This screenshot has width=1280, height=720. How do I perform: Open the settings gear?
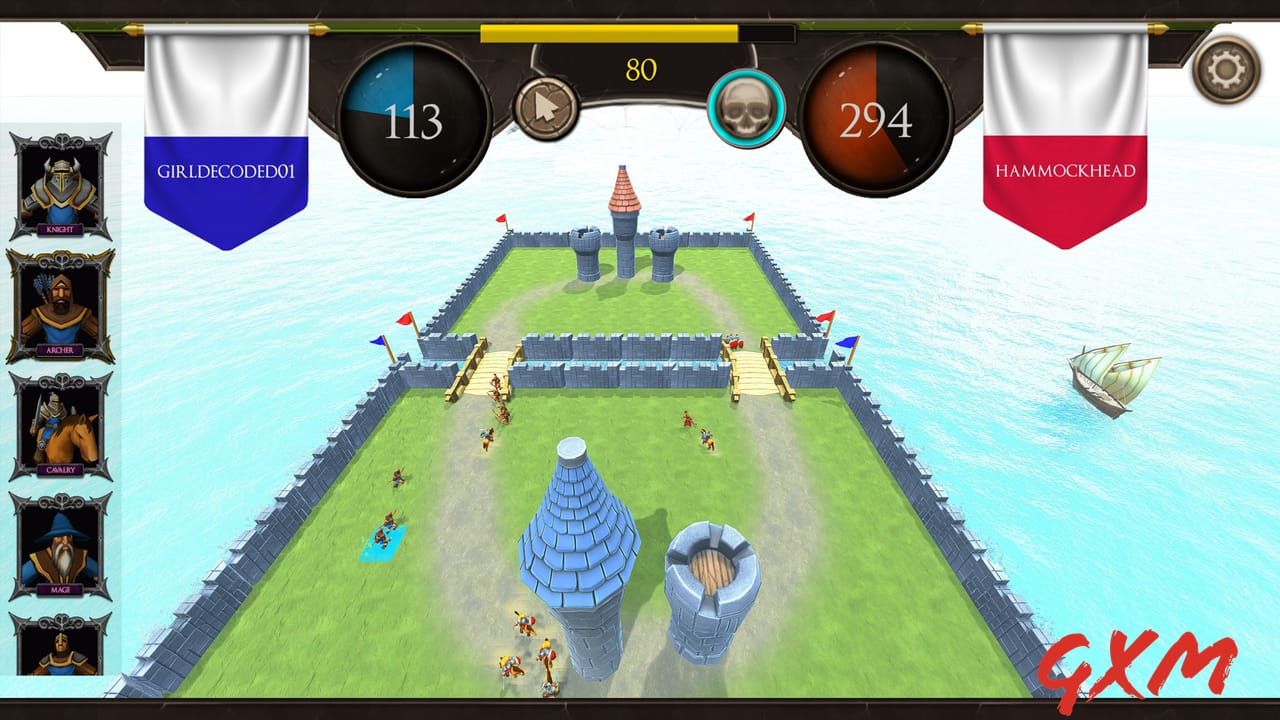tap(1227, 70)
